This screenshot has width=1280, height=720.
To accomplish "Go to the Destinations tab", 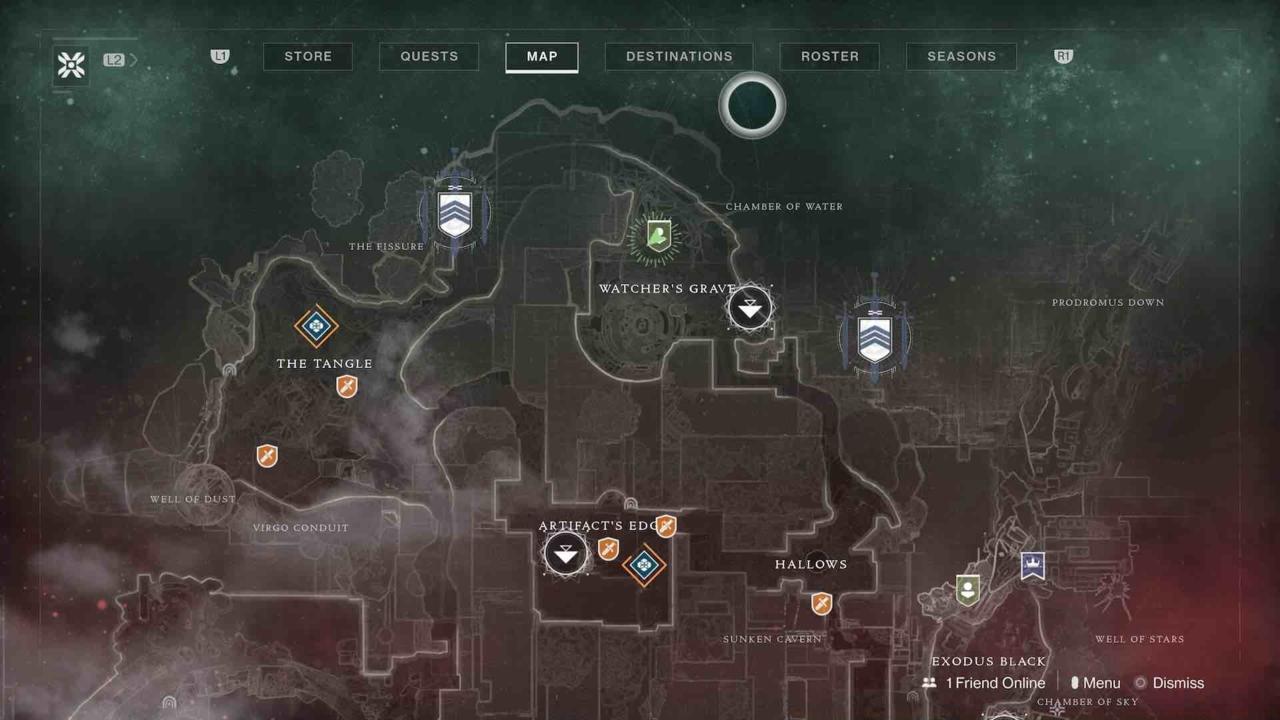I will click(x=679, y=57).
